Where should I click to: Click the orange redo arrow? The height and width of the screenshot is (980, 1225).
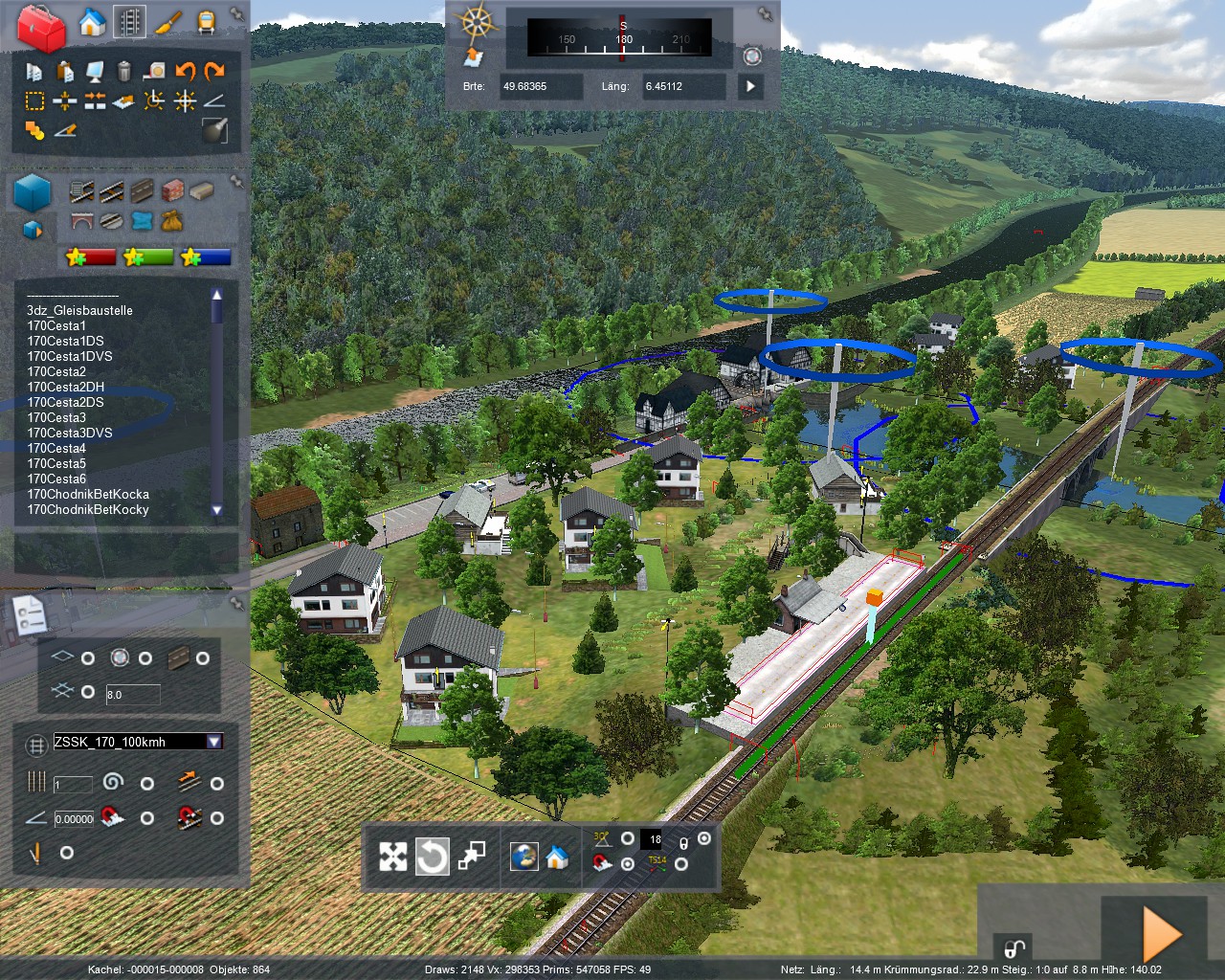(x=214, y=71)
